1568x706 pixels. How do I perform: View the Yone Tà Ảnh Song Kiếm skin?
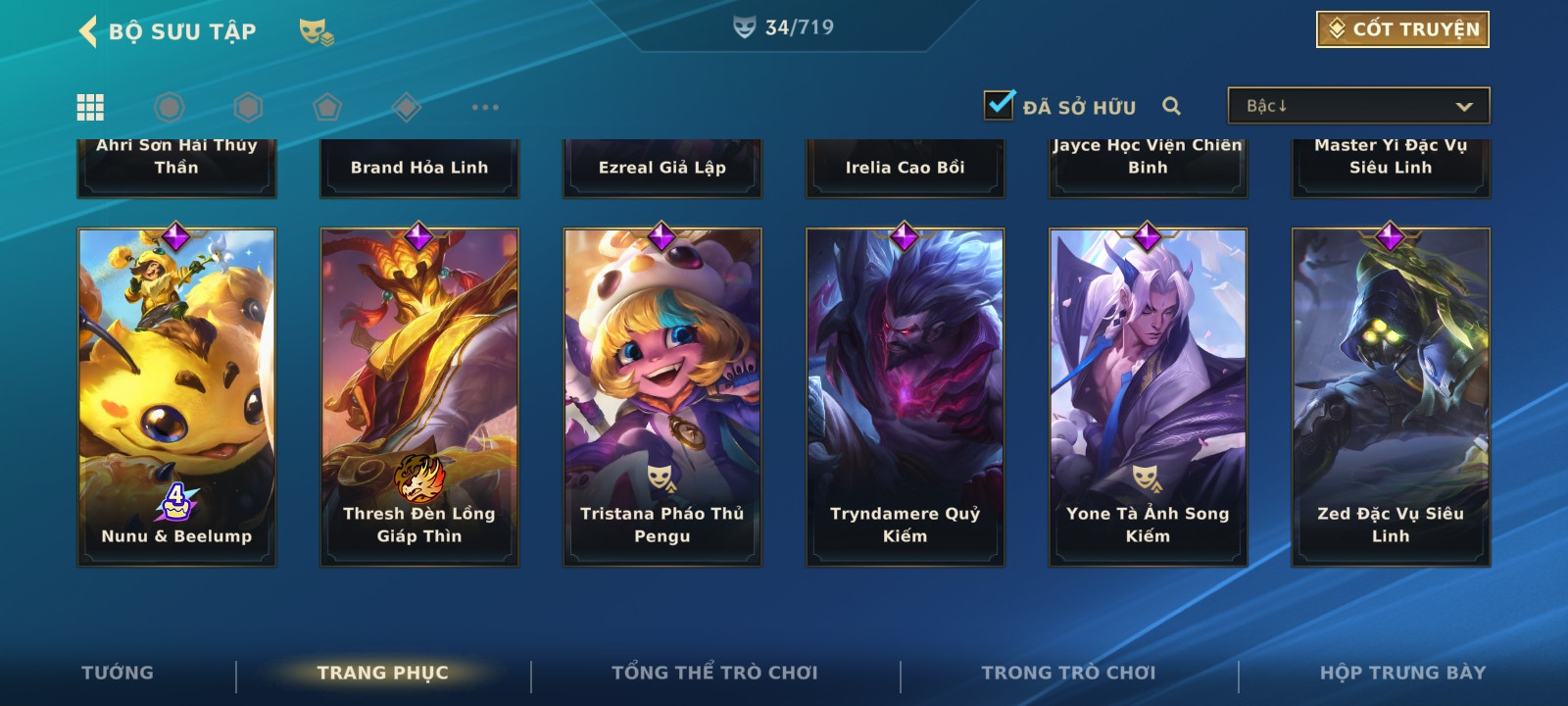(x=1148, y=397)
